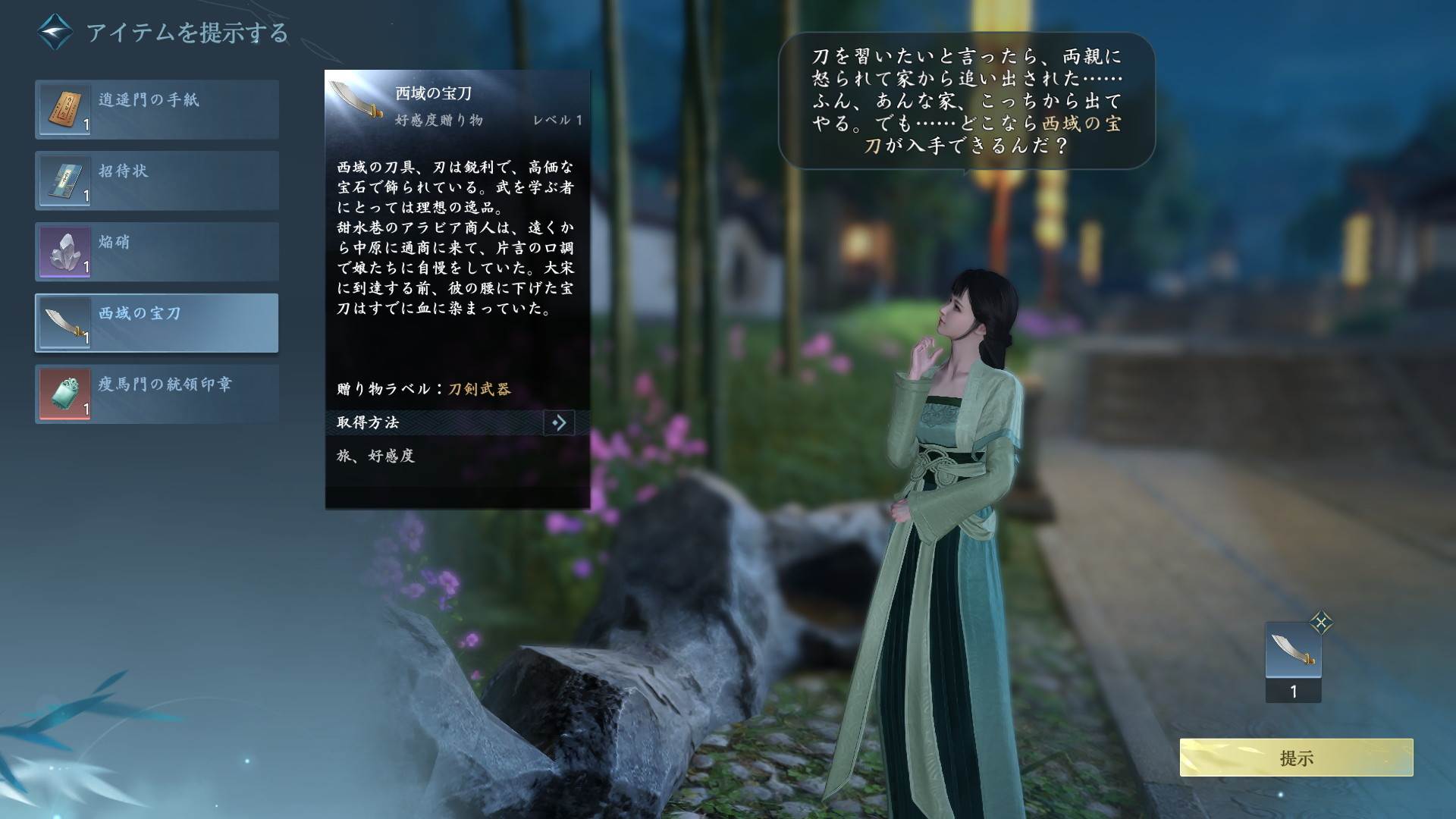Pick the 西域の宝刀 item row
This screenshot has height=819, width=1456.
157,323
